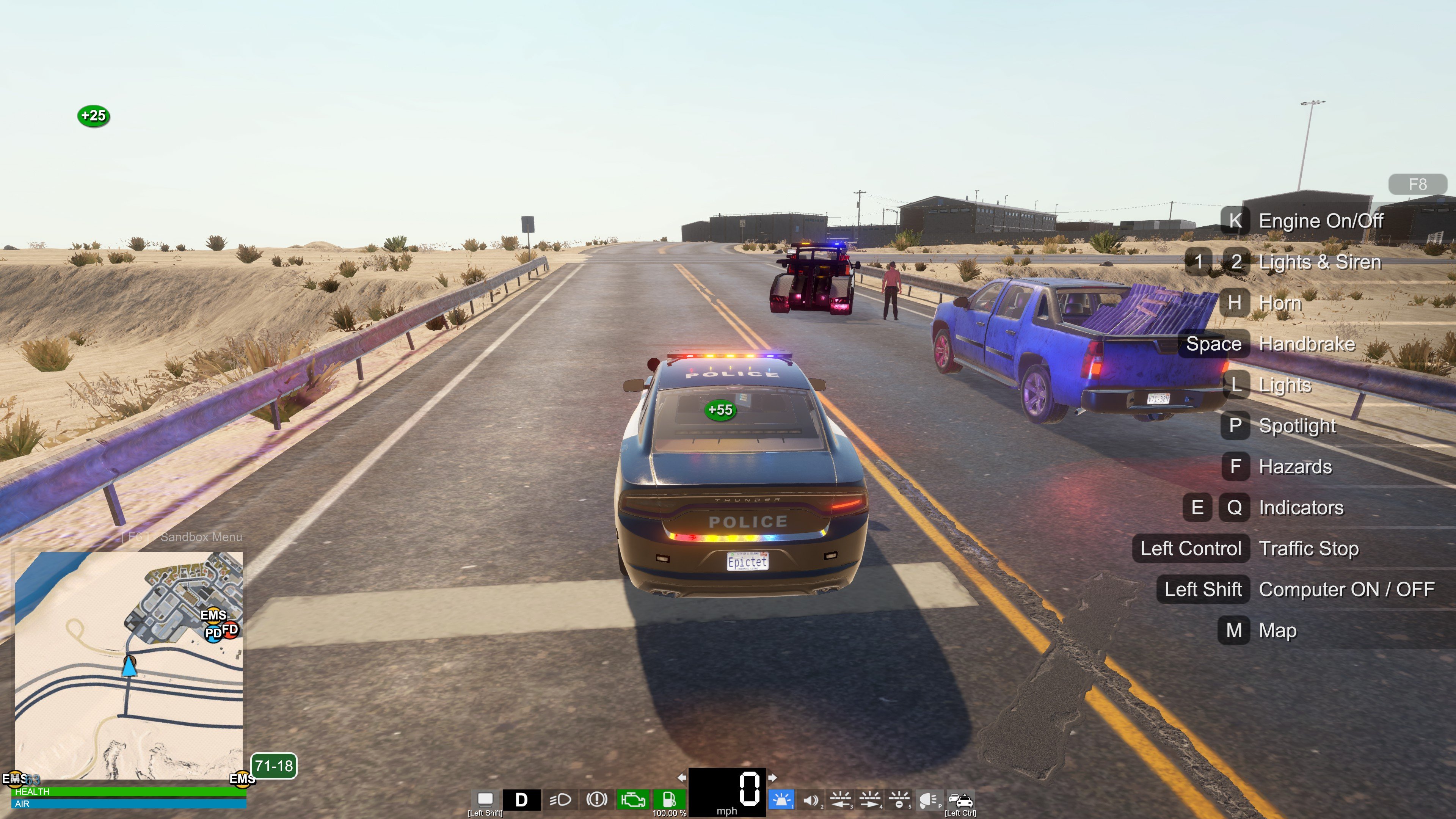The width and height of the screenshot is (1456, 819).
Task: Click the handbrake warning icon
Action: tap(596, 799)
